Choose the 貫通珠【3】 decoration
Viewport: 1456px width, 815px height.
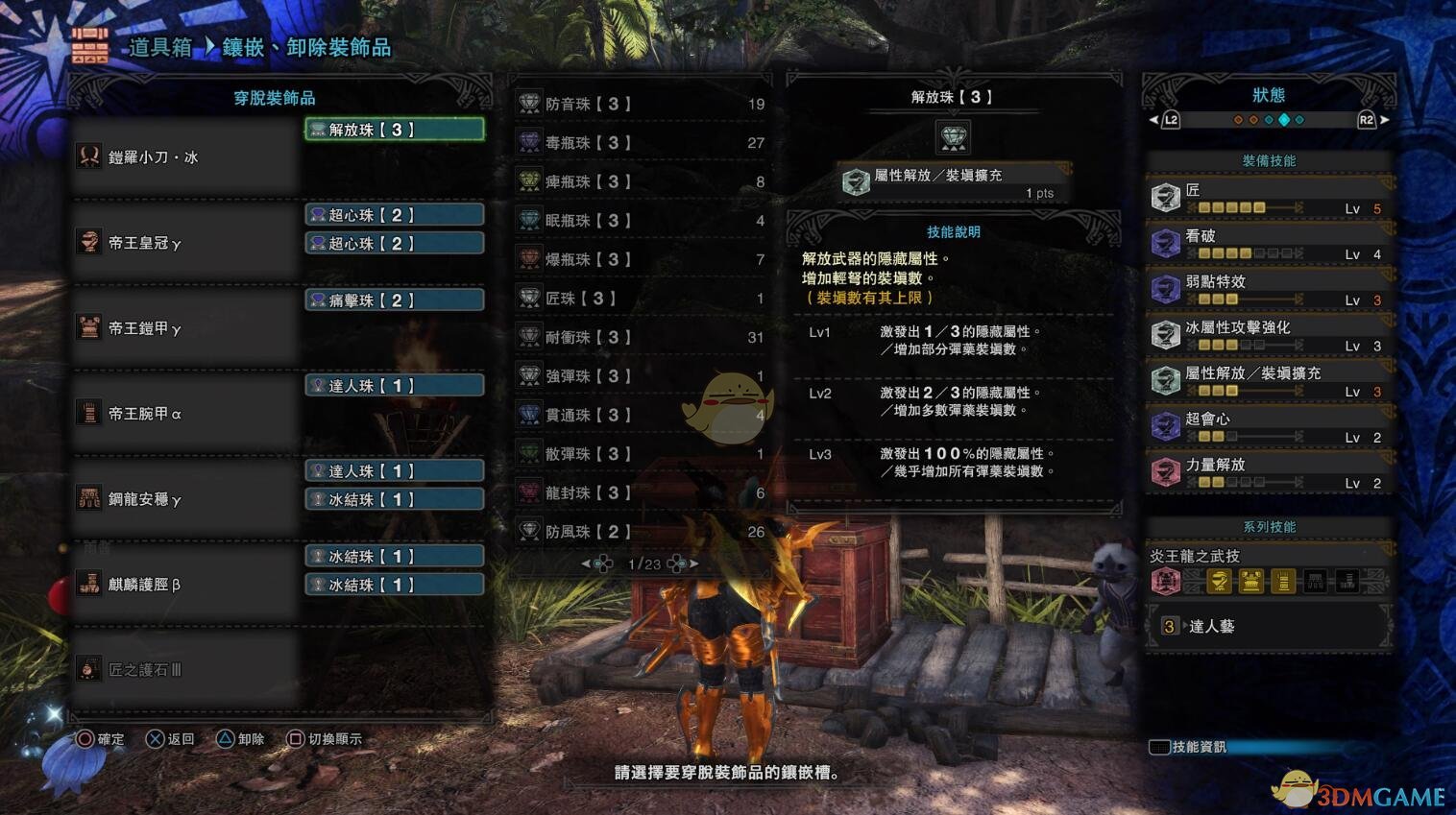tap(641, 415)
